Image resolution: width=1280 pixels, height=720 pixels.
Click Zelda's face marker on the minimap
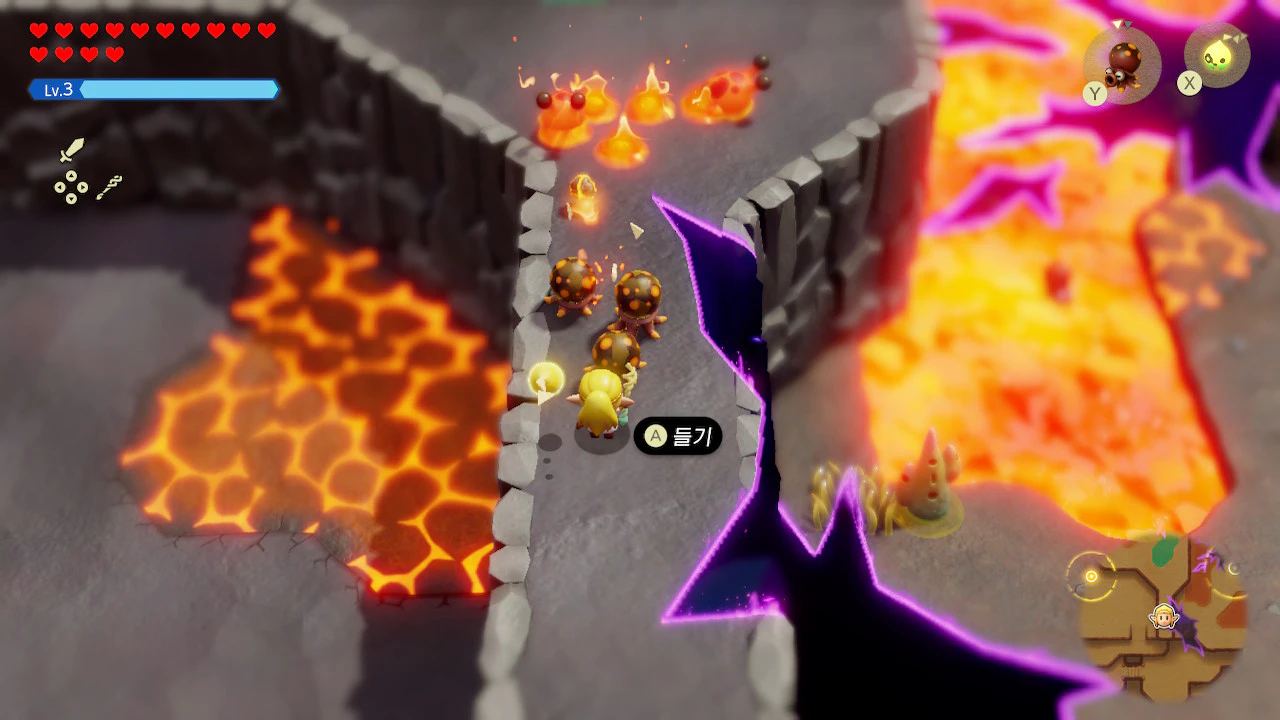(x=1163, y=616)
